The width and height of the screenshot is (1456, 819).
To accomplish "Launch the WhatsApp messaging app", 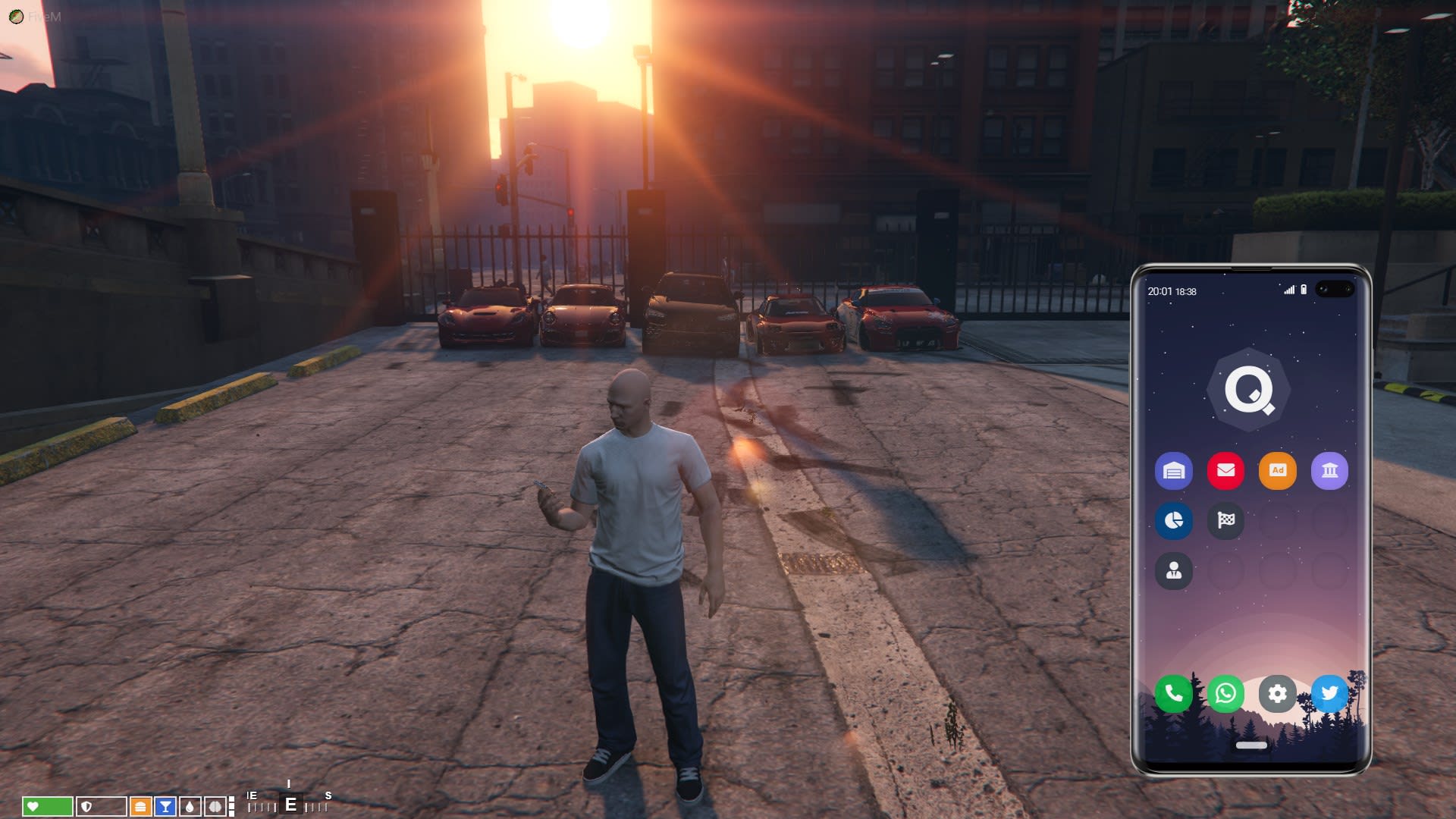I will point(1225,693).
